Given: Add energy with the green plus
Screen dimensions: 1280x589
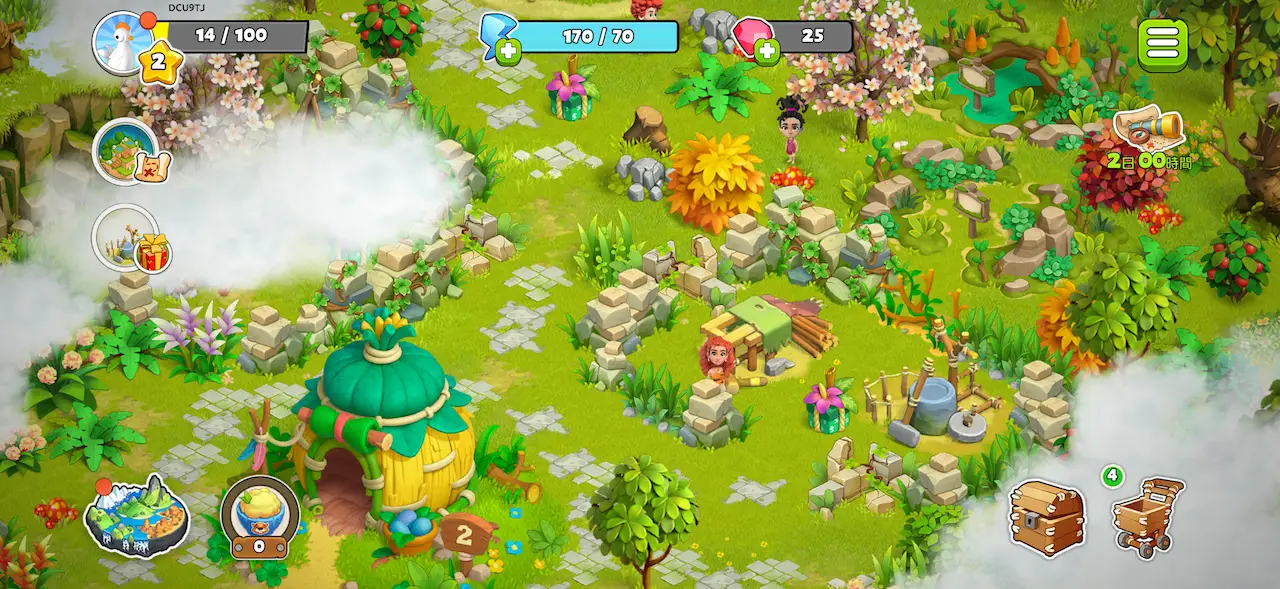Looking at the screenshot, I should [508, 50].
